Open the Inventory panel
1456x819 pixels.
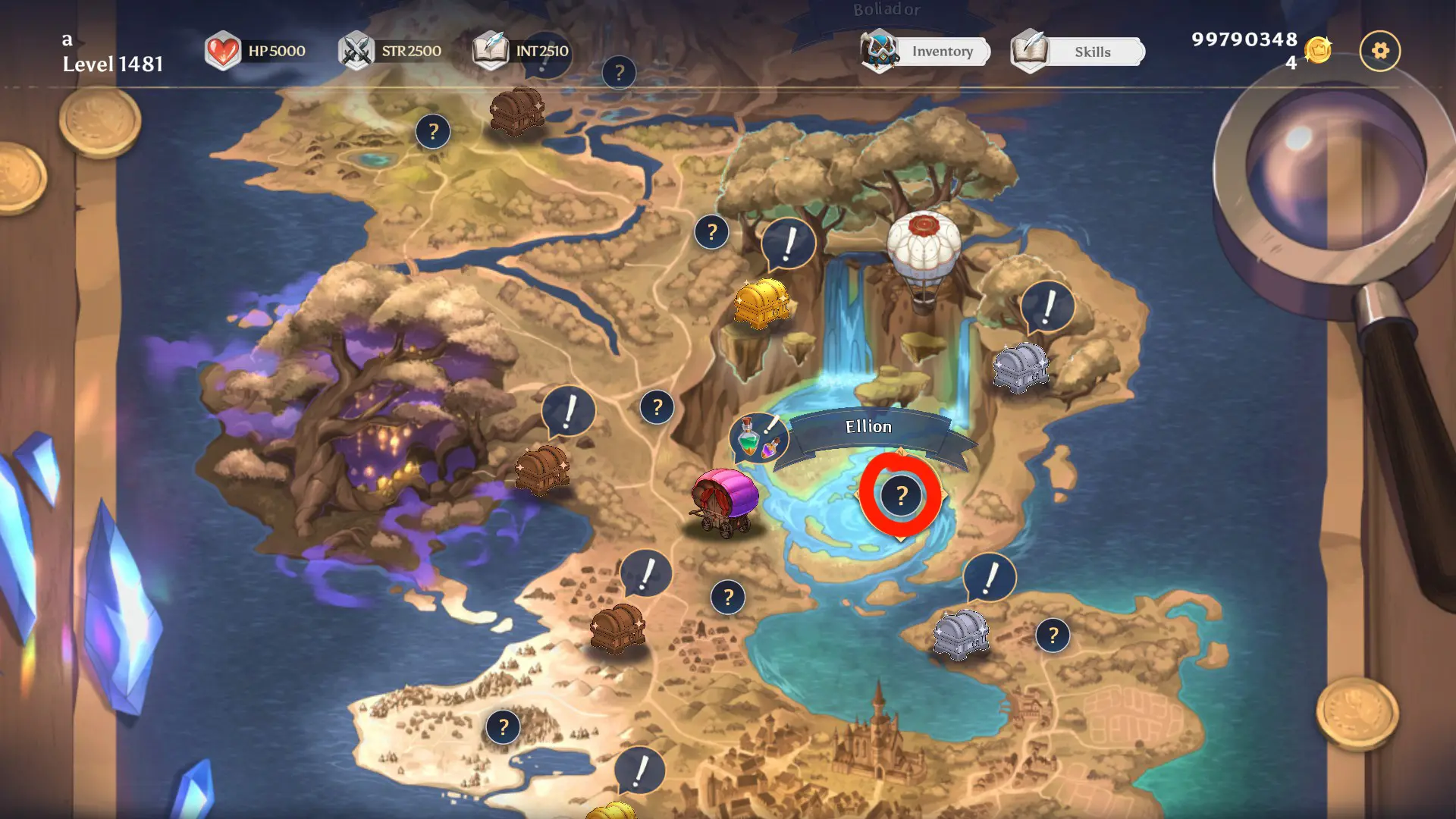point(927,52)
